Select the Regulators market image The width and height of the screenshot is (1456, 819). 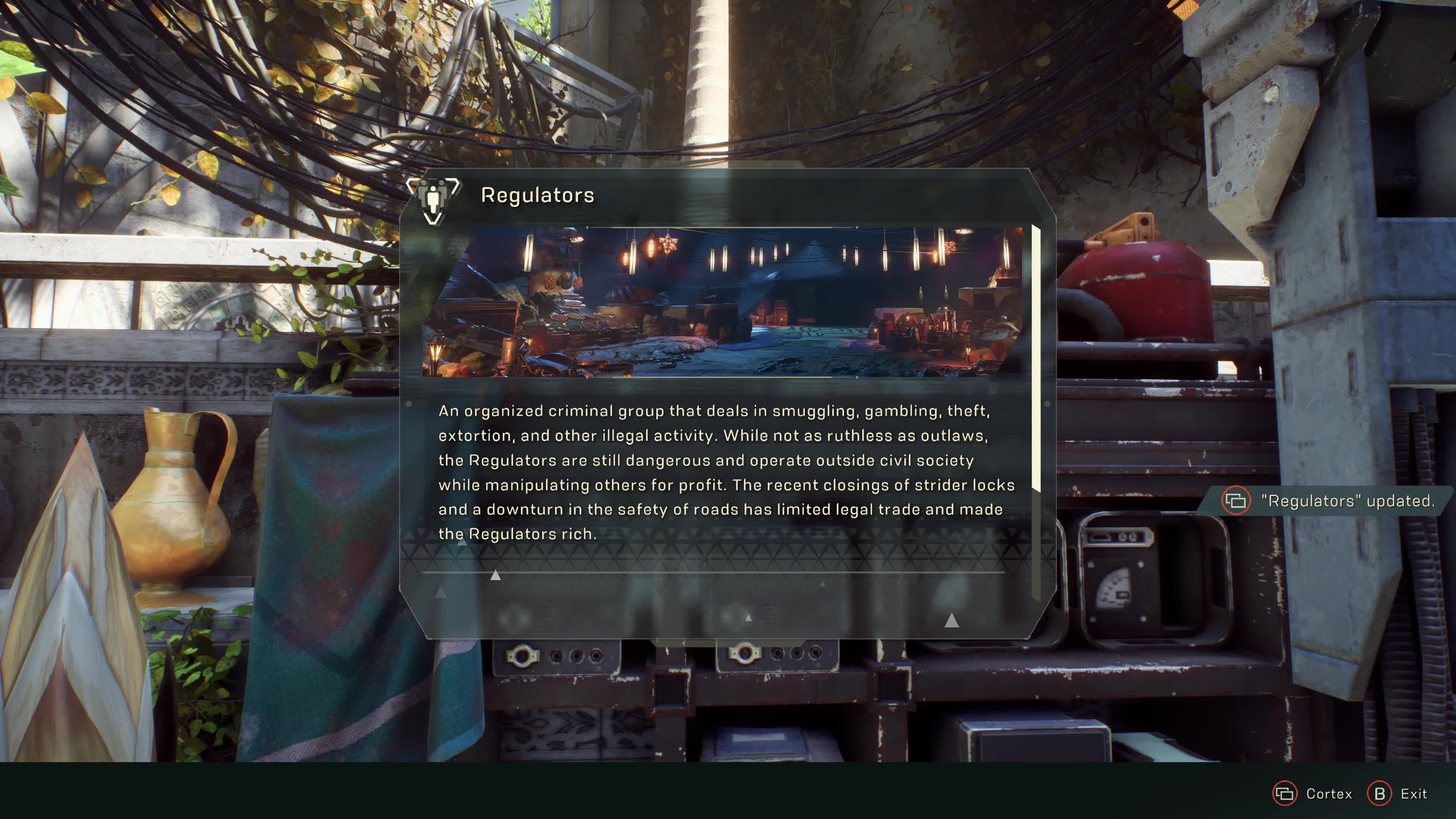pyautogui.click(x=722, y=302)
